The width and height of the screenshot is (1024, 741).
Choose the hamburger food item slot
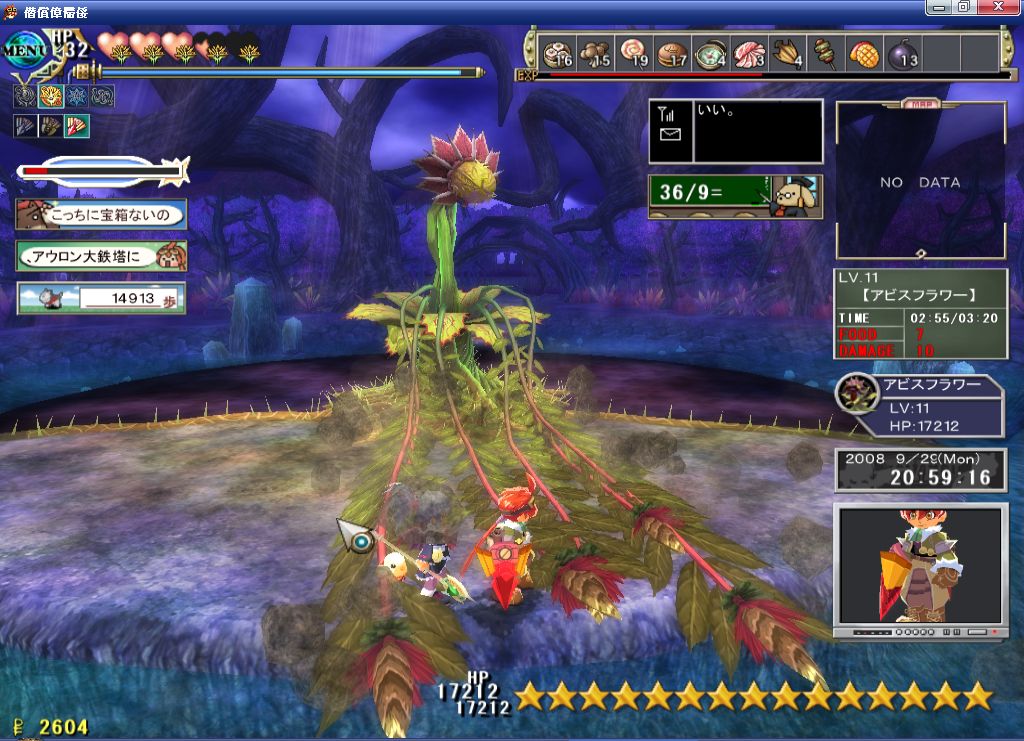tap(672, 52)
